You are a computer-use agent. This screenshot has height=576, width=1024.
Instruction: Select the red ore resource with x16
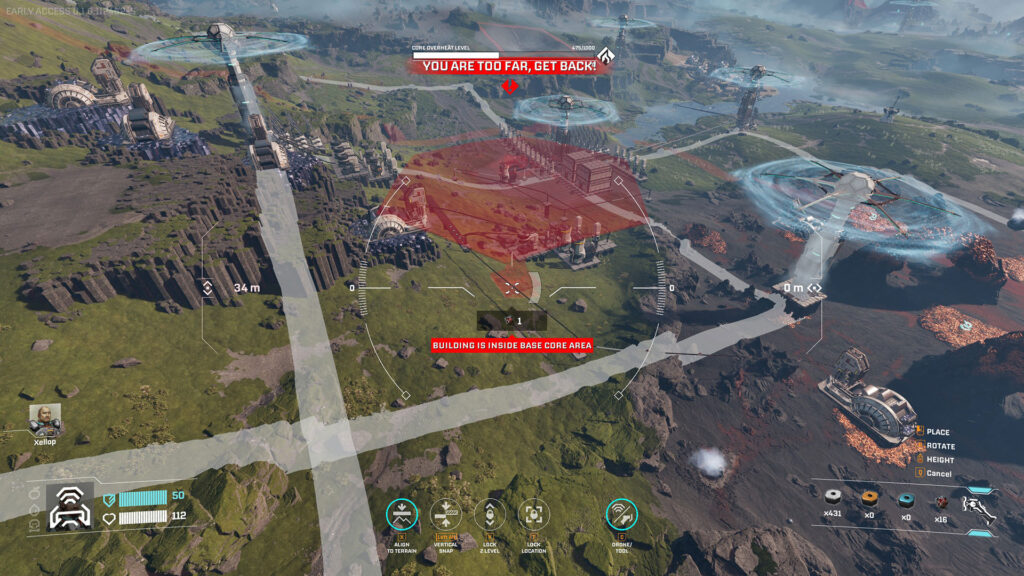[x=941, y=499]
